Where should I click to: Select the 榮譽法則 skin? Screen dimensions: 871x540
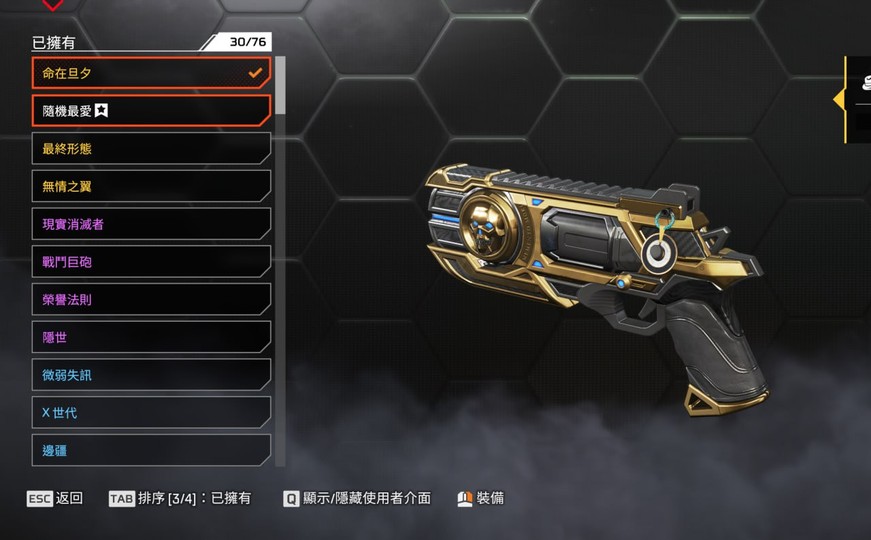click(x=151, y=300)
